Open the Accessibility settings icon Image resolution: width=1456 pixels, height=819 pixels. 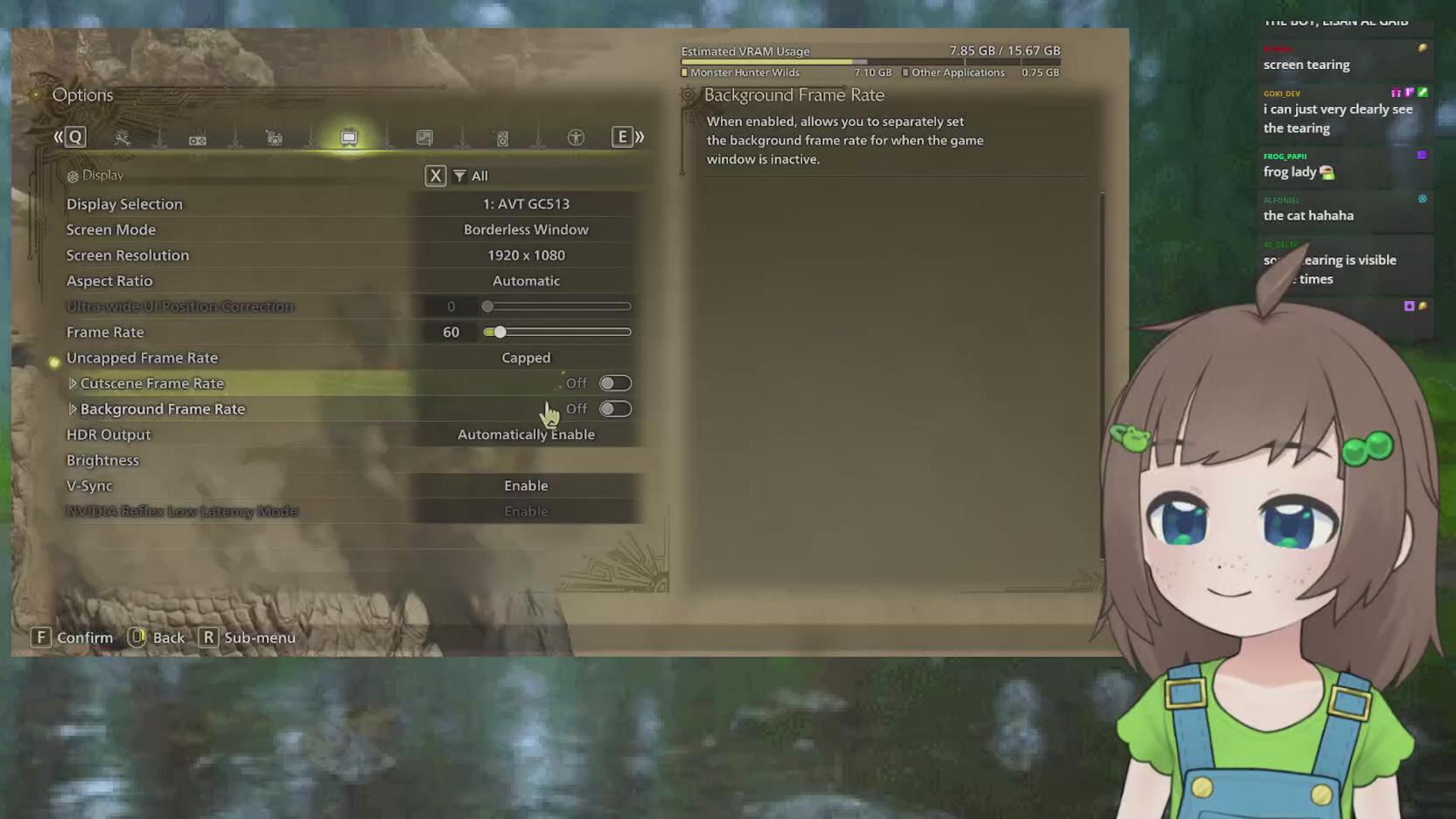click(x=574, y=138)
